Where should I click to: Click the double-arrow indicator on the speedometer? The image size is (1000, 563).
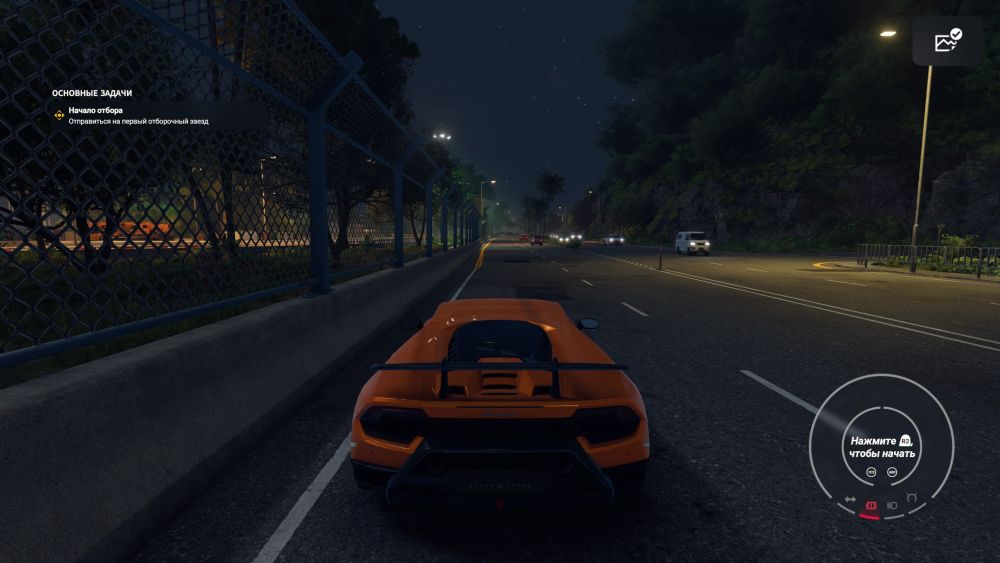850,500
